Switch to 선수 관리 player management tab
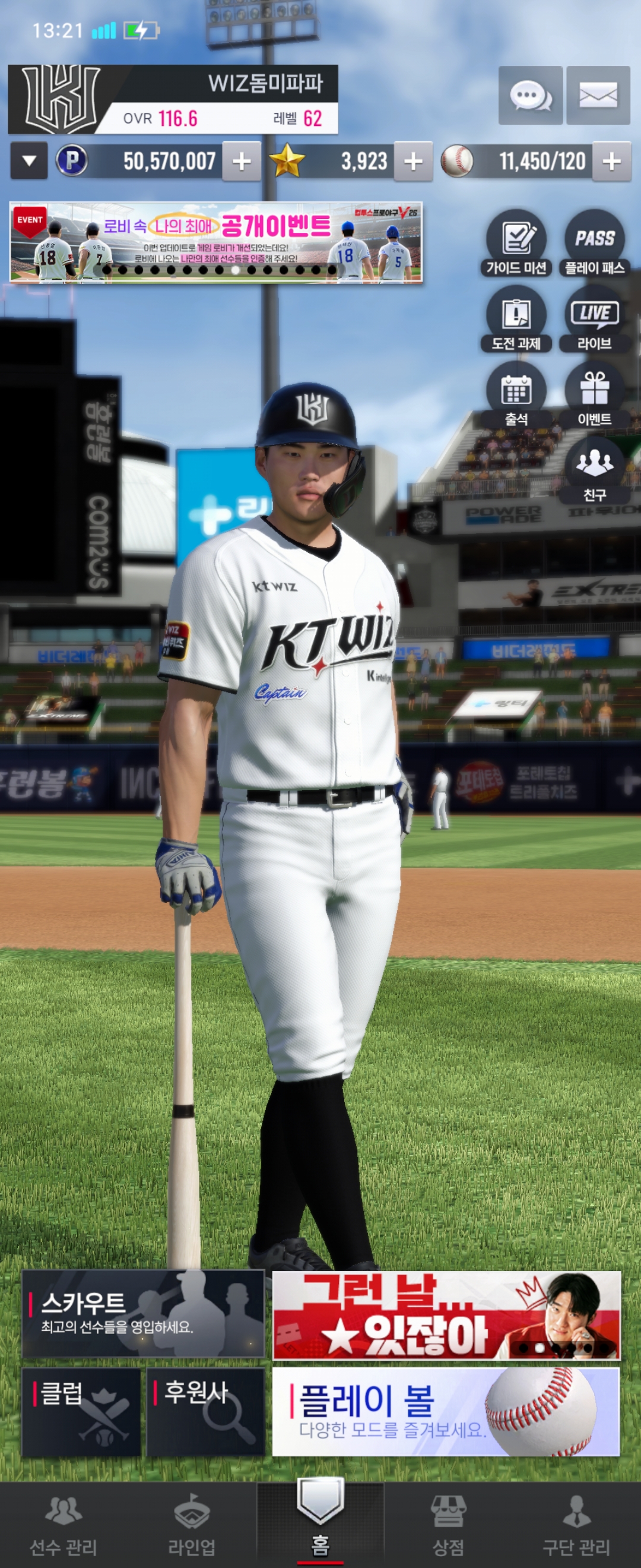641x1568 pixels. 64,1525
